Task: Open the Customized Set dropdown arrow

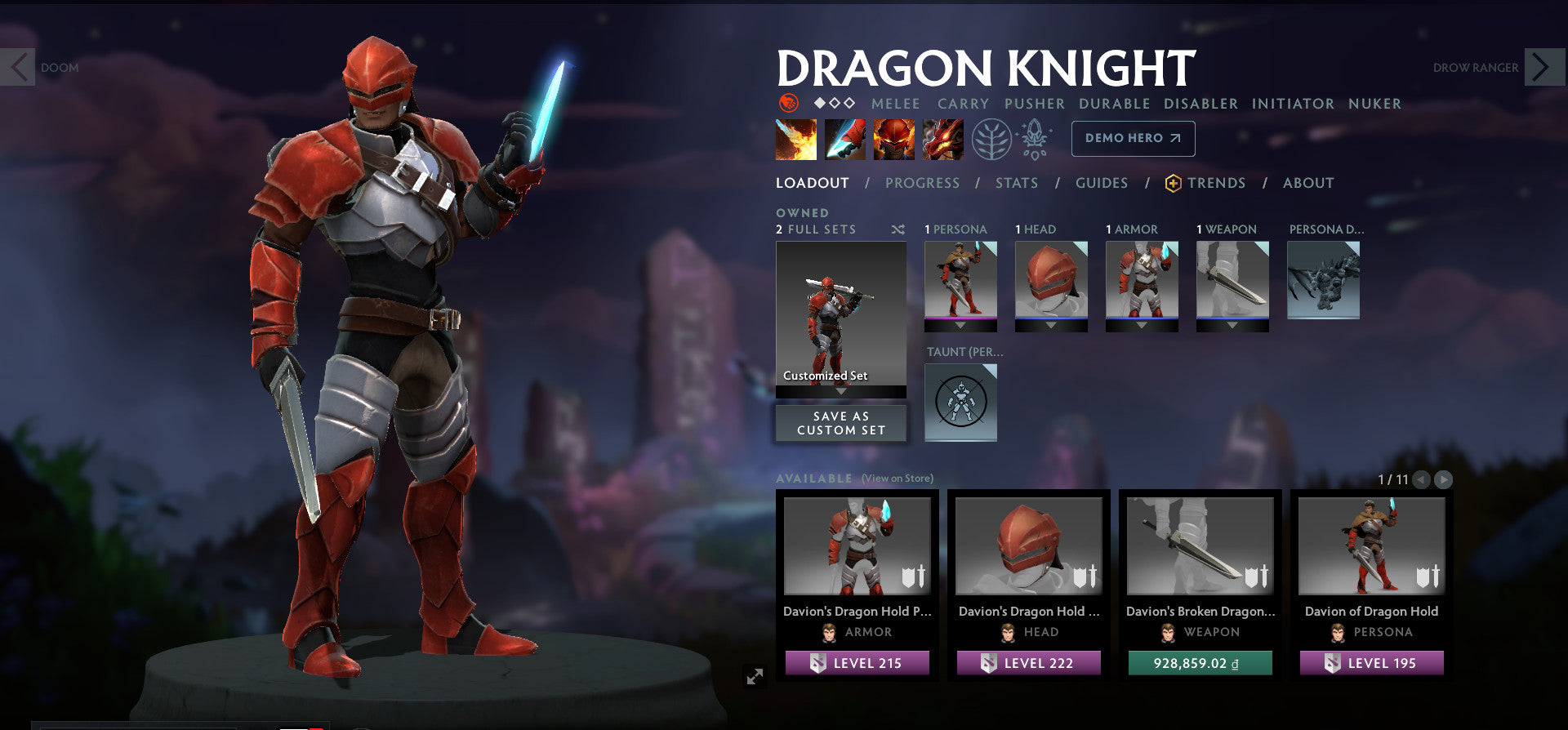Action: (x=840, y=390)
